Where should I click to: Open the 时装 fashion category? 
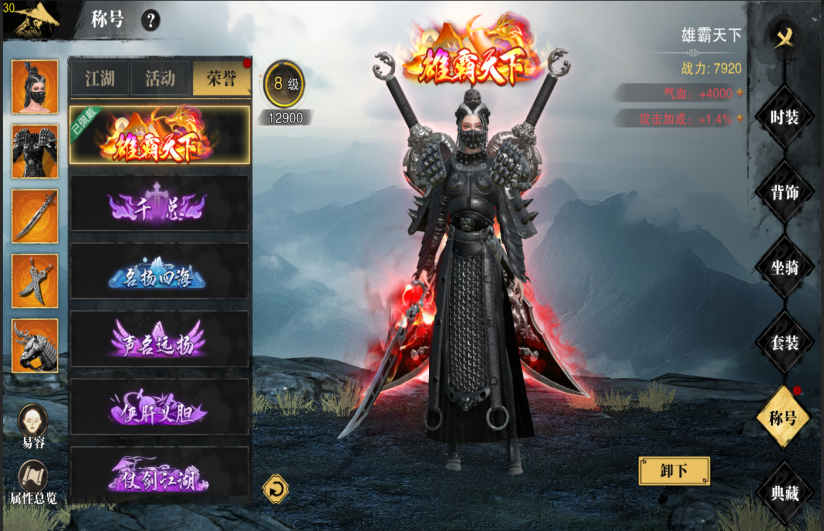point(784,117)
